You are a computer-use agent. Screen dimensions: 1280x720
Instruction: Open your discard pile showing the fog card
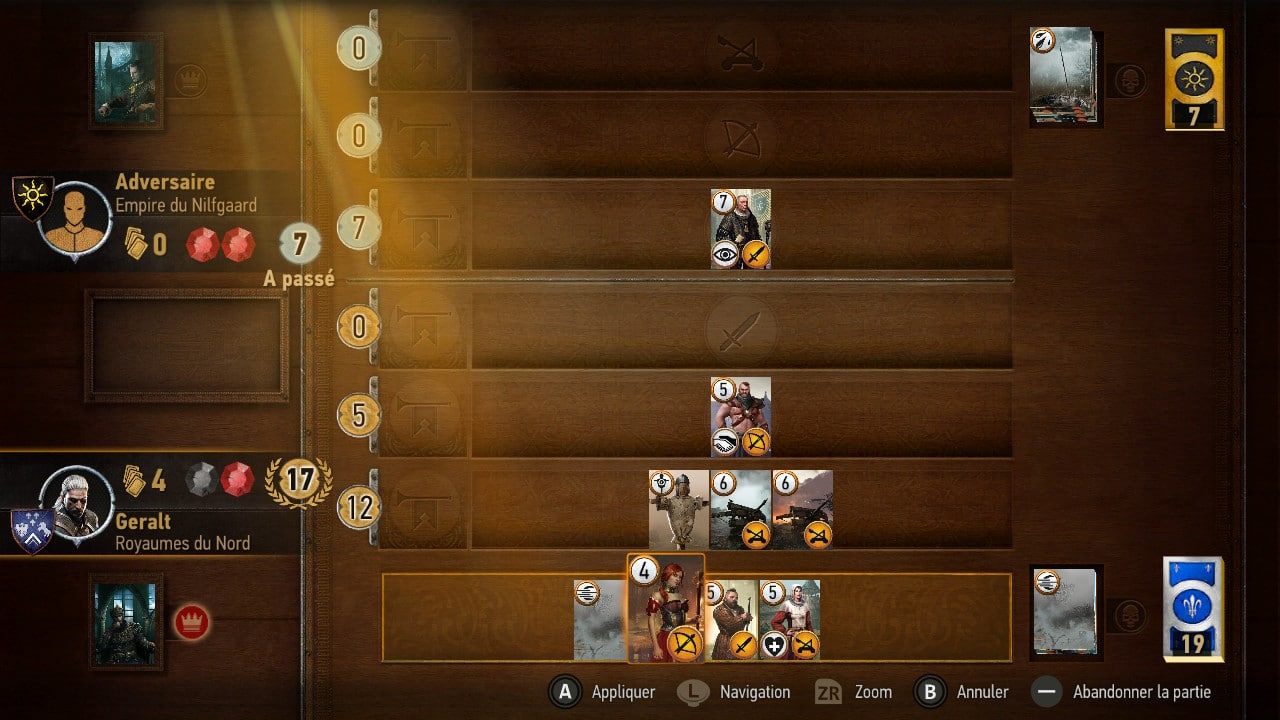[1066, 612]
